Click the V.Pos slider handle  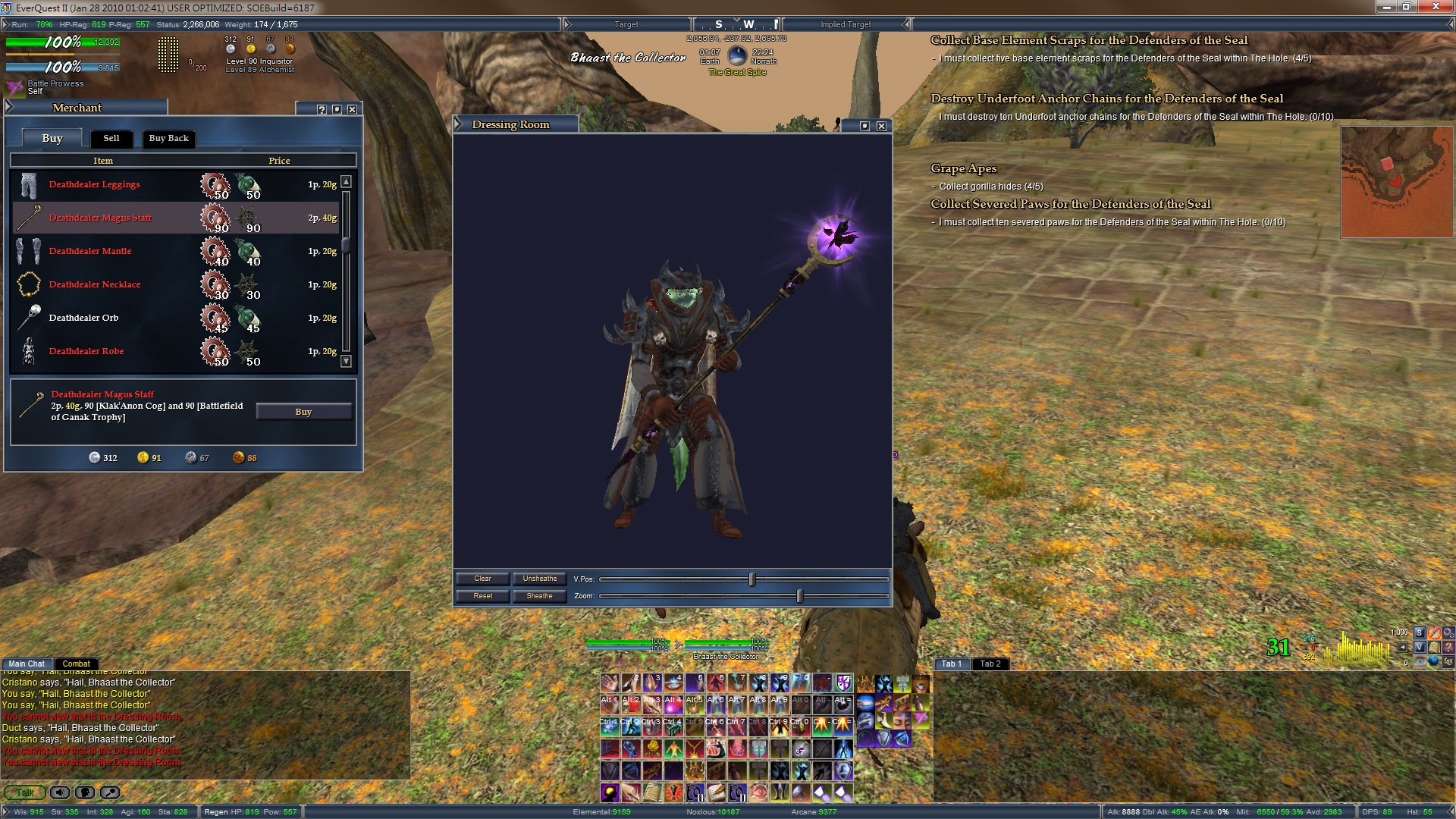(752, 579)
